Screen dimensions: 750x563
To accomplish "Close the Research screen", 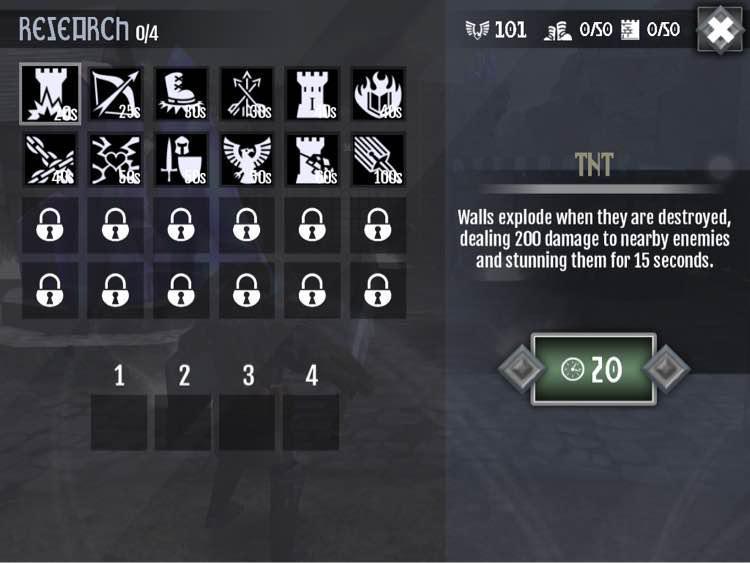I will 720,30.
